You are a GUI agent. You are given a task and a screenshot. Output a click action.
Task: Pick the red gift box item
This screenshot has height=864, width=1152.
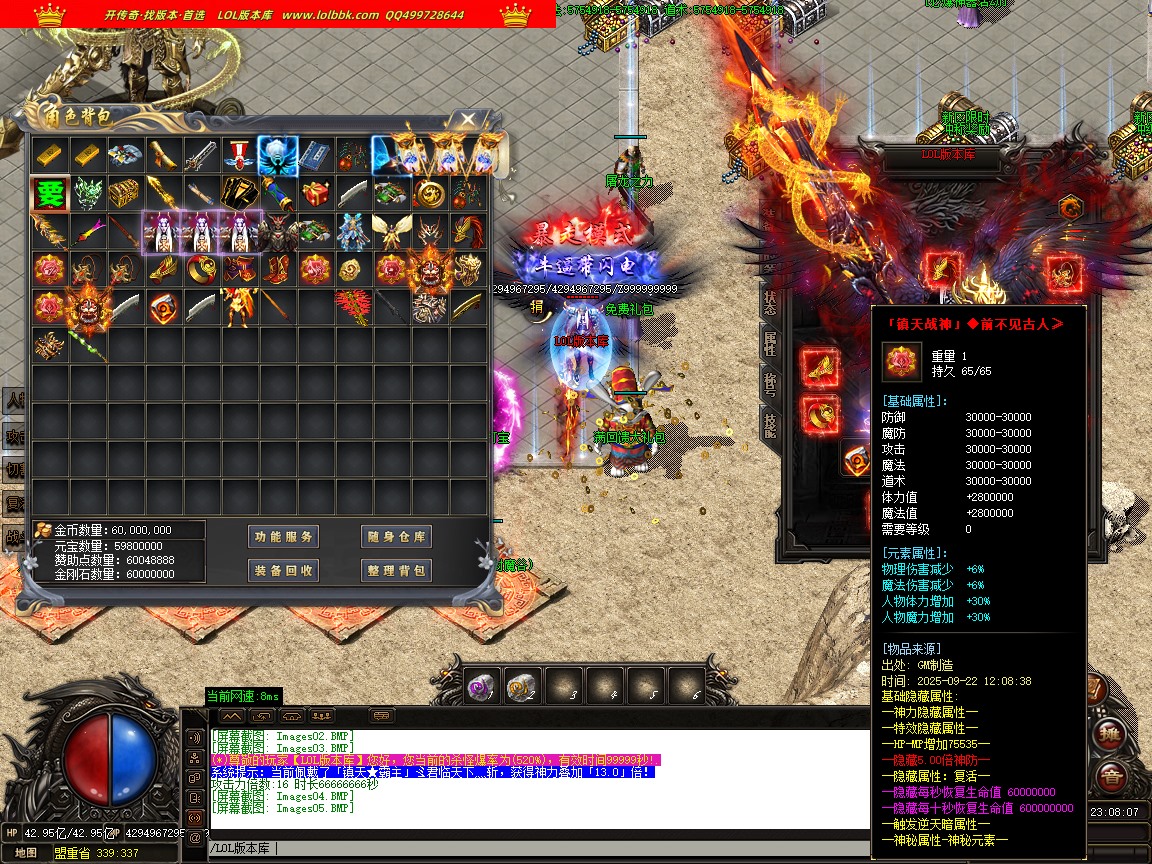click(315, 193)
